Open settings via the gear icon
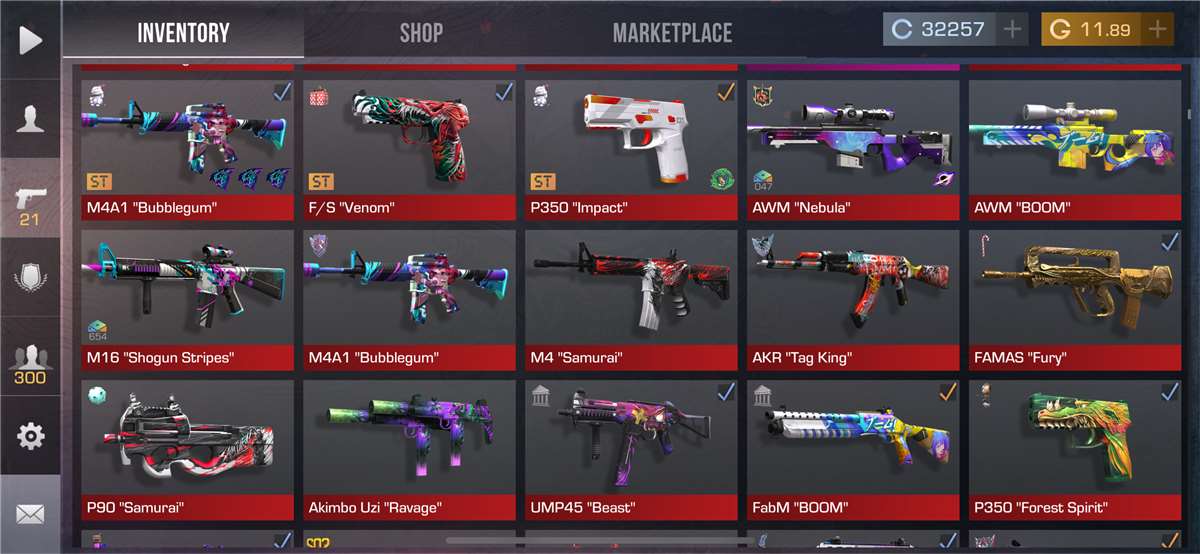This screenshot has width=1200, height=554. (30, 436)
